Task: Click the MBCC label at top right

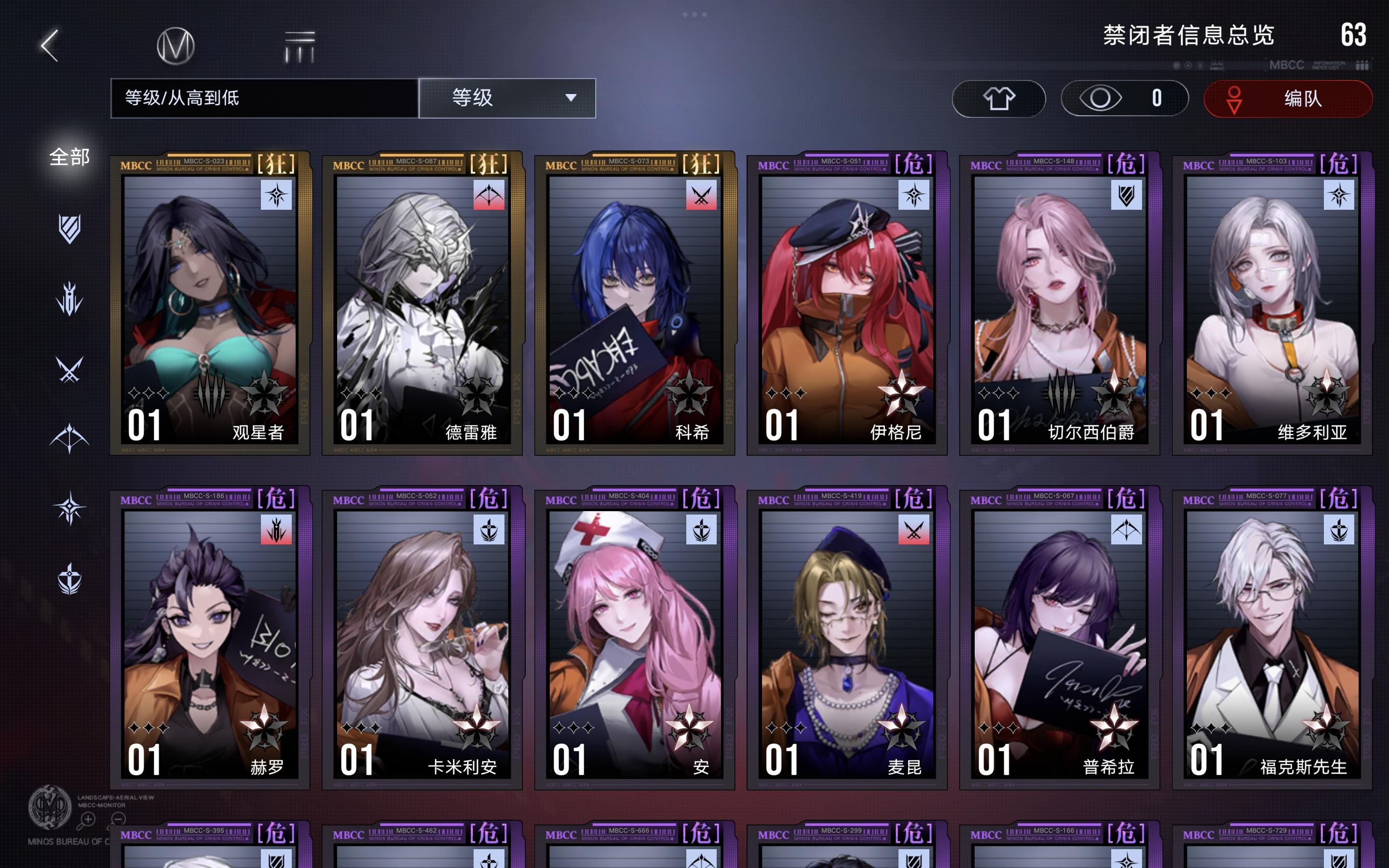Action: (x=1287, y=66)
